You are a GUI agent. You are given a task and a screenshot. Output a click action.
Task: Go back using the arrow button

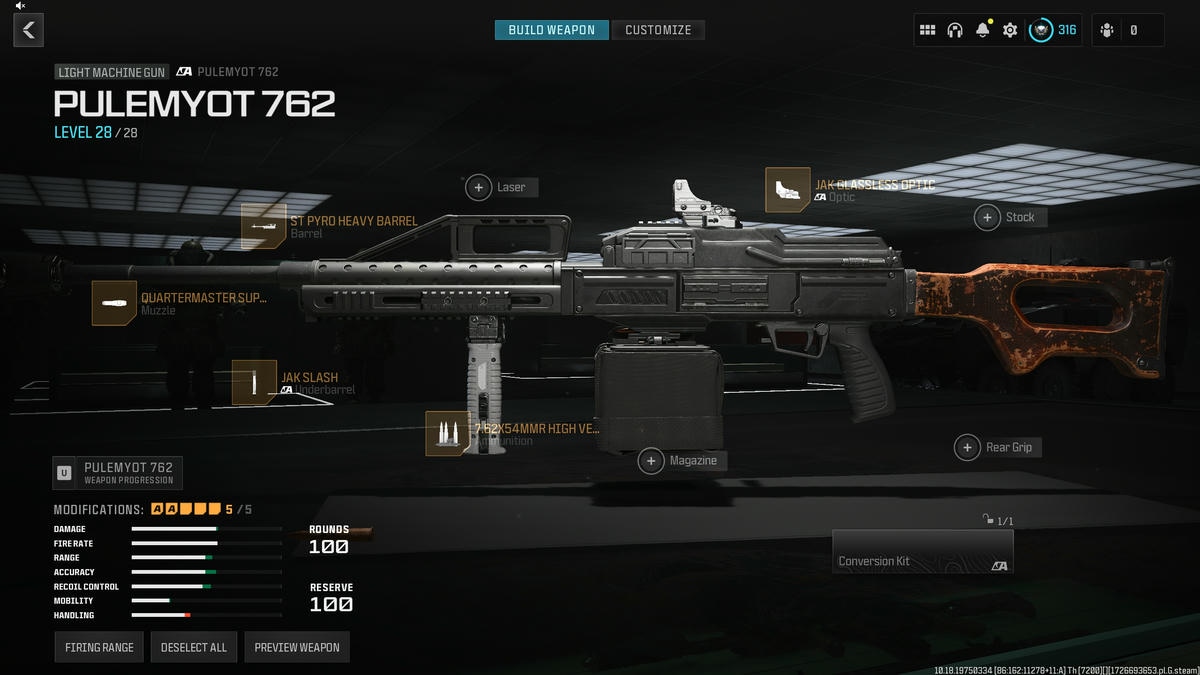click(28, 30)
